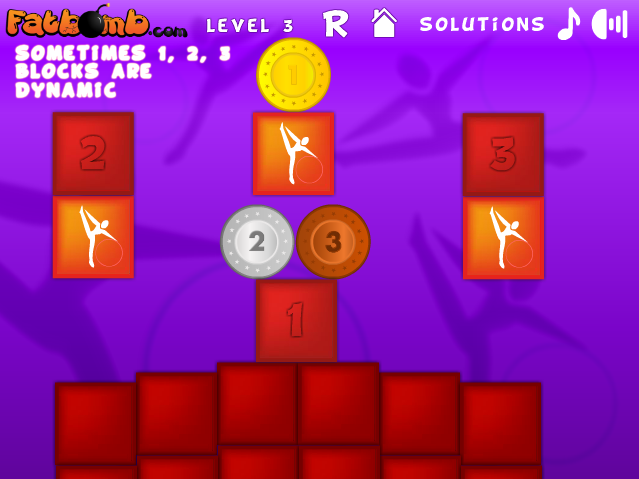Go to the home menu
This screenshot has width=639, height=479.
[384, 23]
